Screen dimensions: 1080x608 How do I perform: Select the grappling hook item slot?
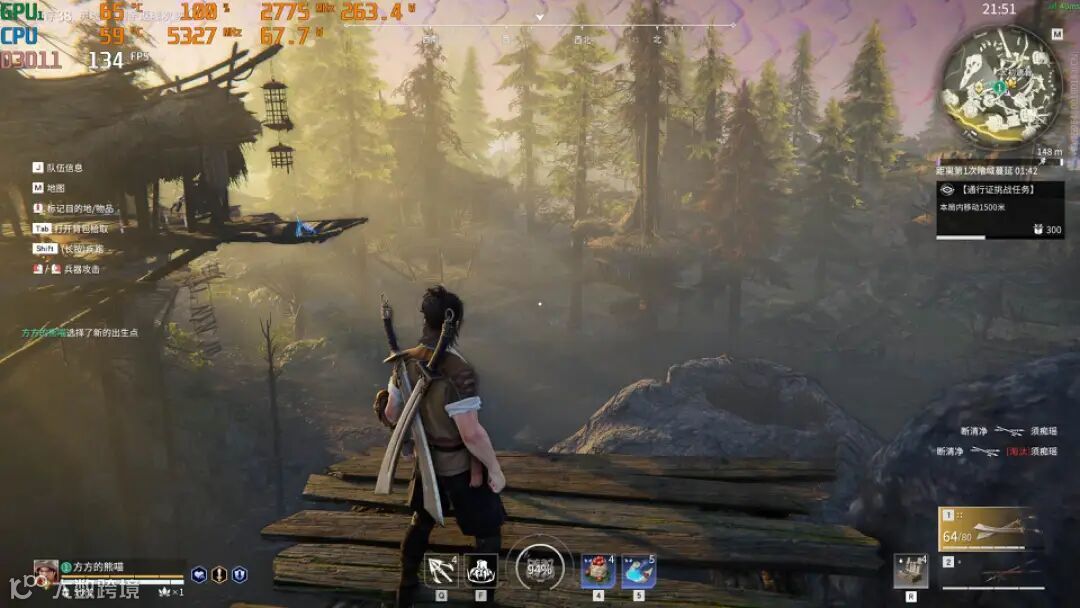point(440,571)
